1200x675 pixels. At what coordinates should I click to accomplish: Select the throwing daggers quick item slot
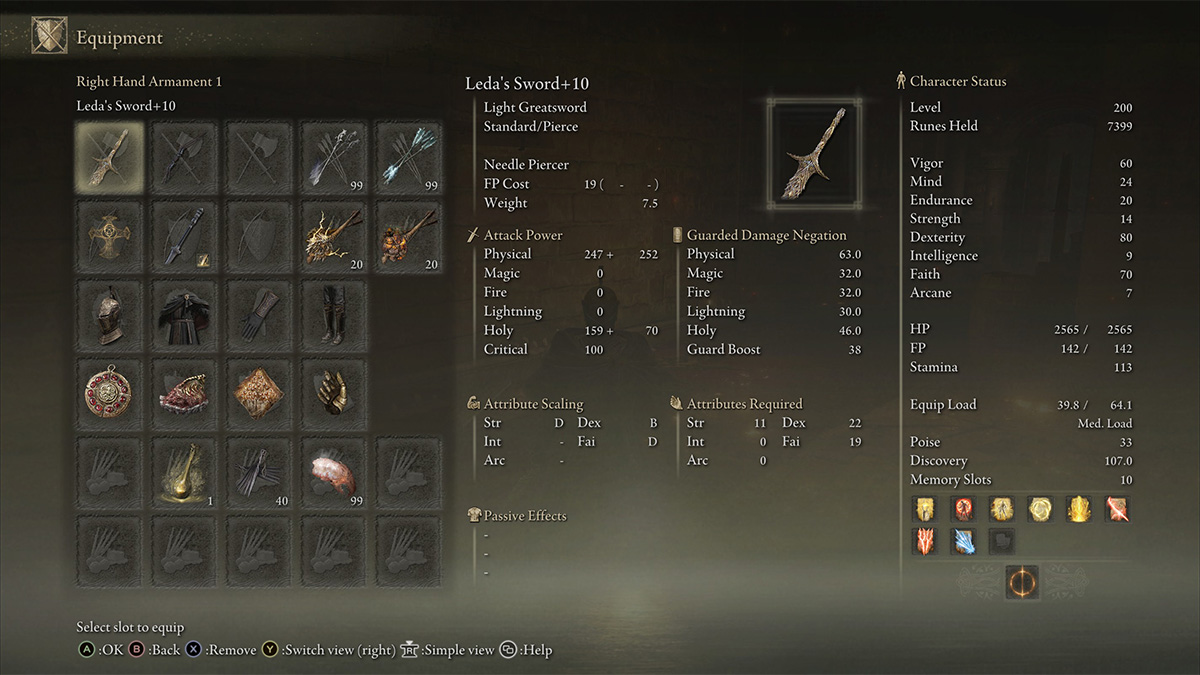[259, 471]
